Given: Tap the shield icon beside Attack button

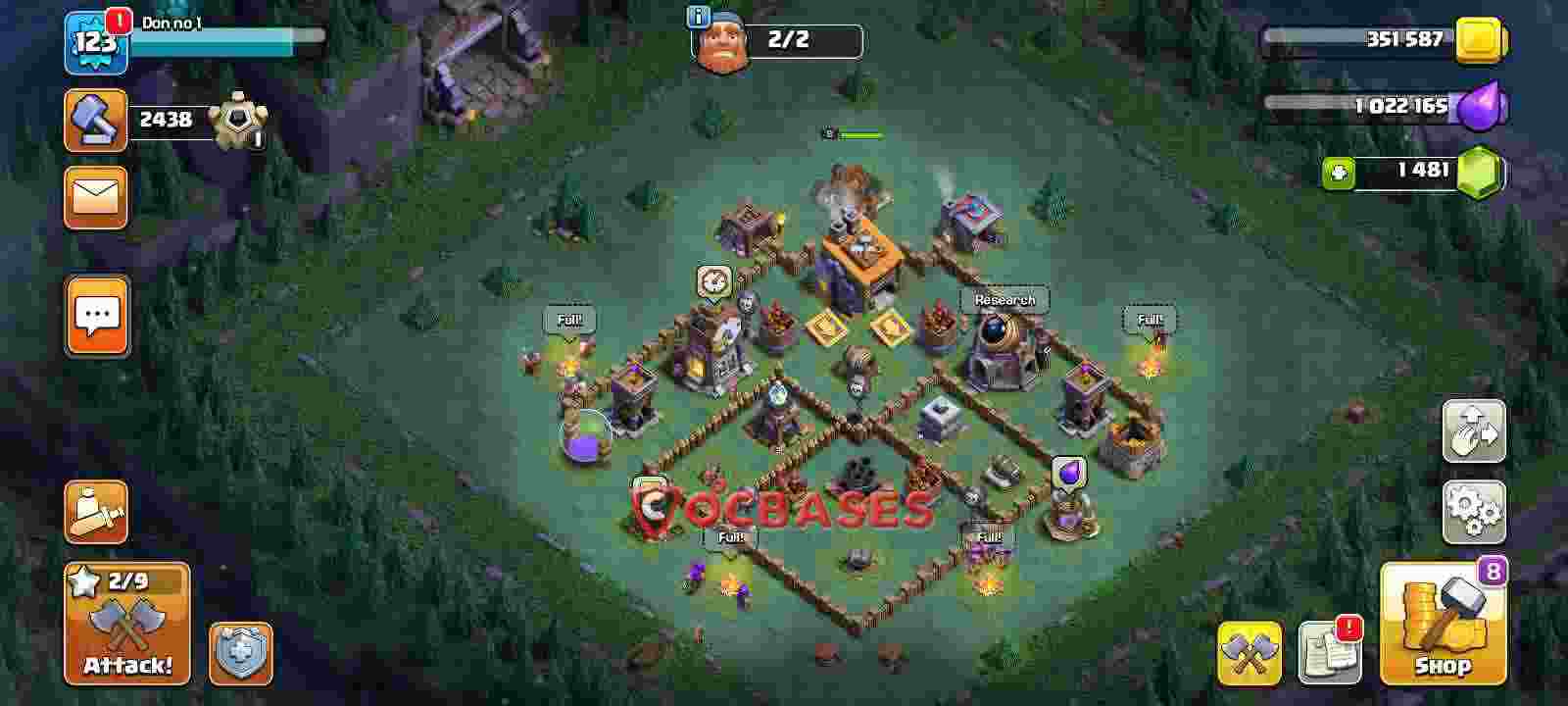Looking at the screenshot, I should [239, 655].
